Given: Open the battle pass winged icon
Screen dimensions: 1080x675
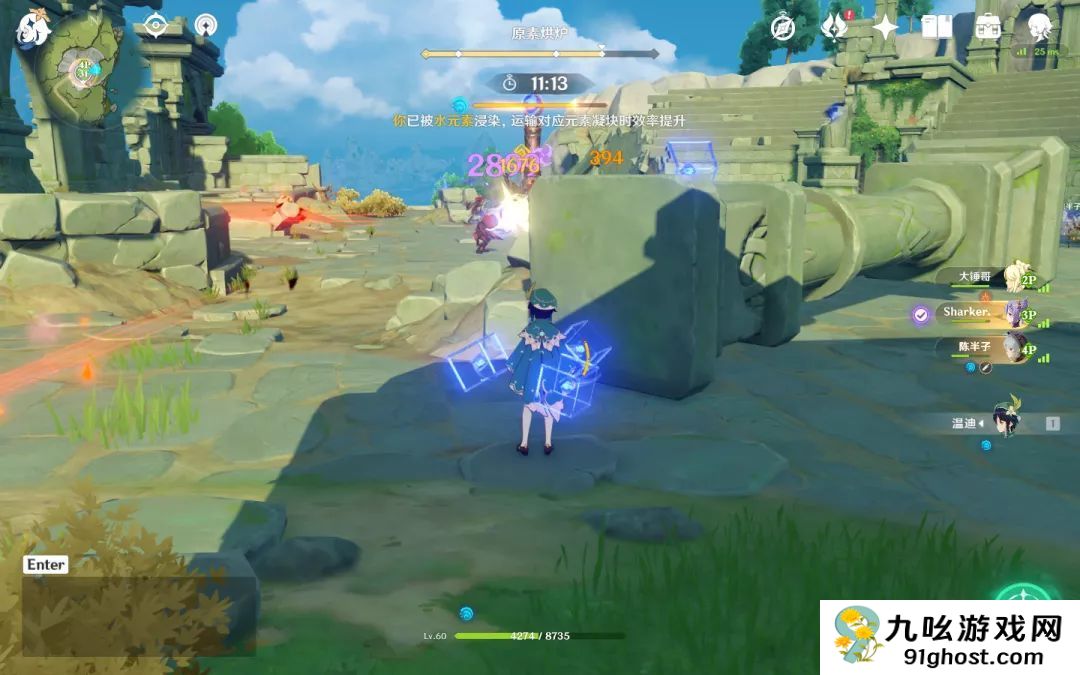Looking at the screenshot, I should [834, 27].
